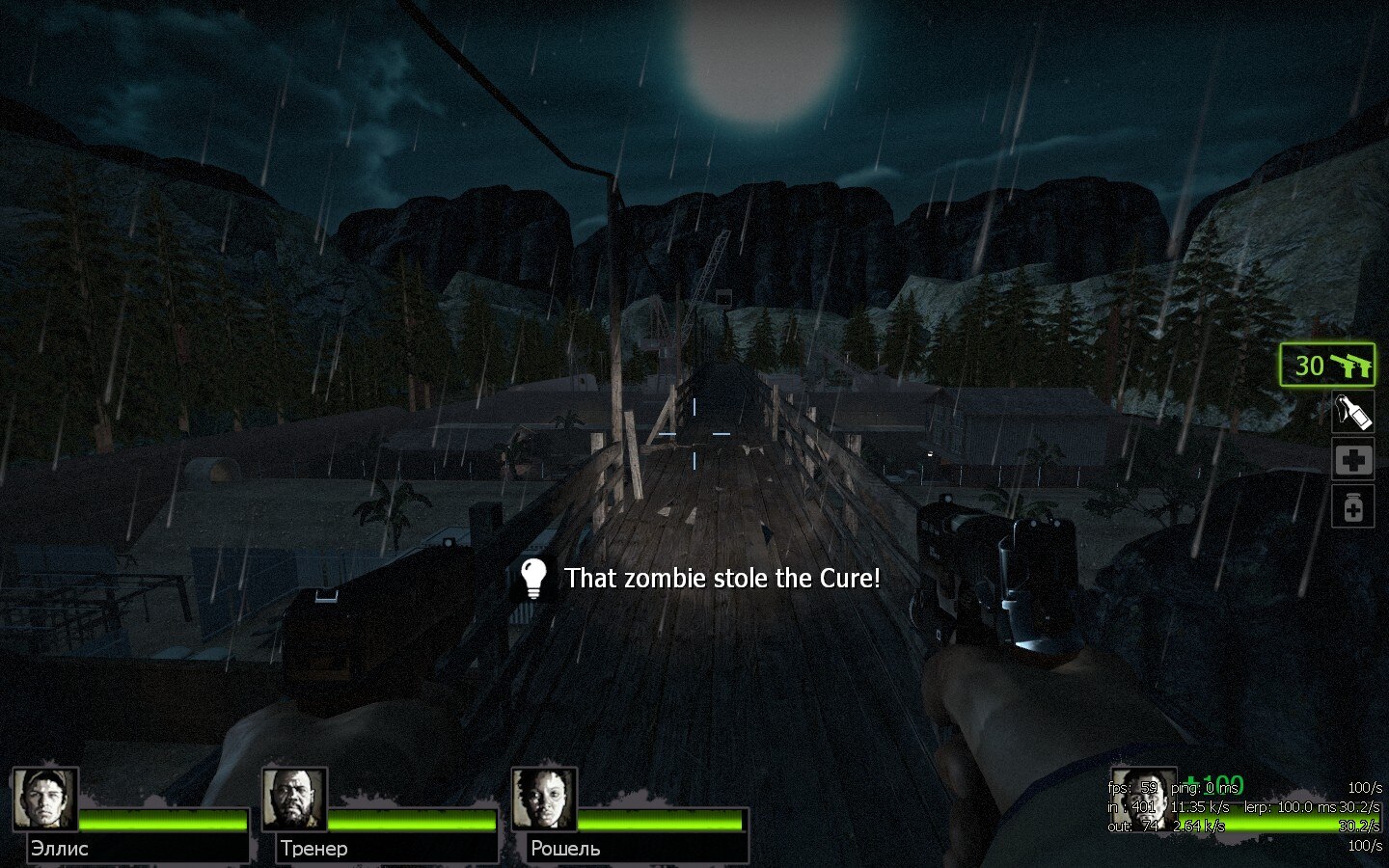The width and height of the screenshot is (1389, 868).
Task: Switch to the Molotov cocktail slot
Action: (x=1352, y=413)
